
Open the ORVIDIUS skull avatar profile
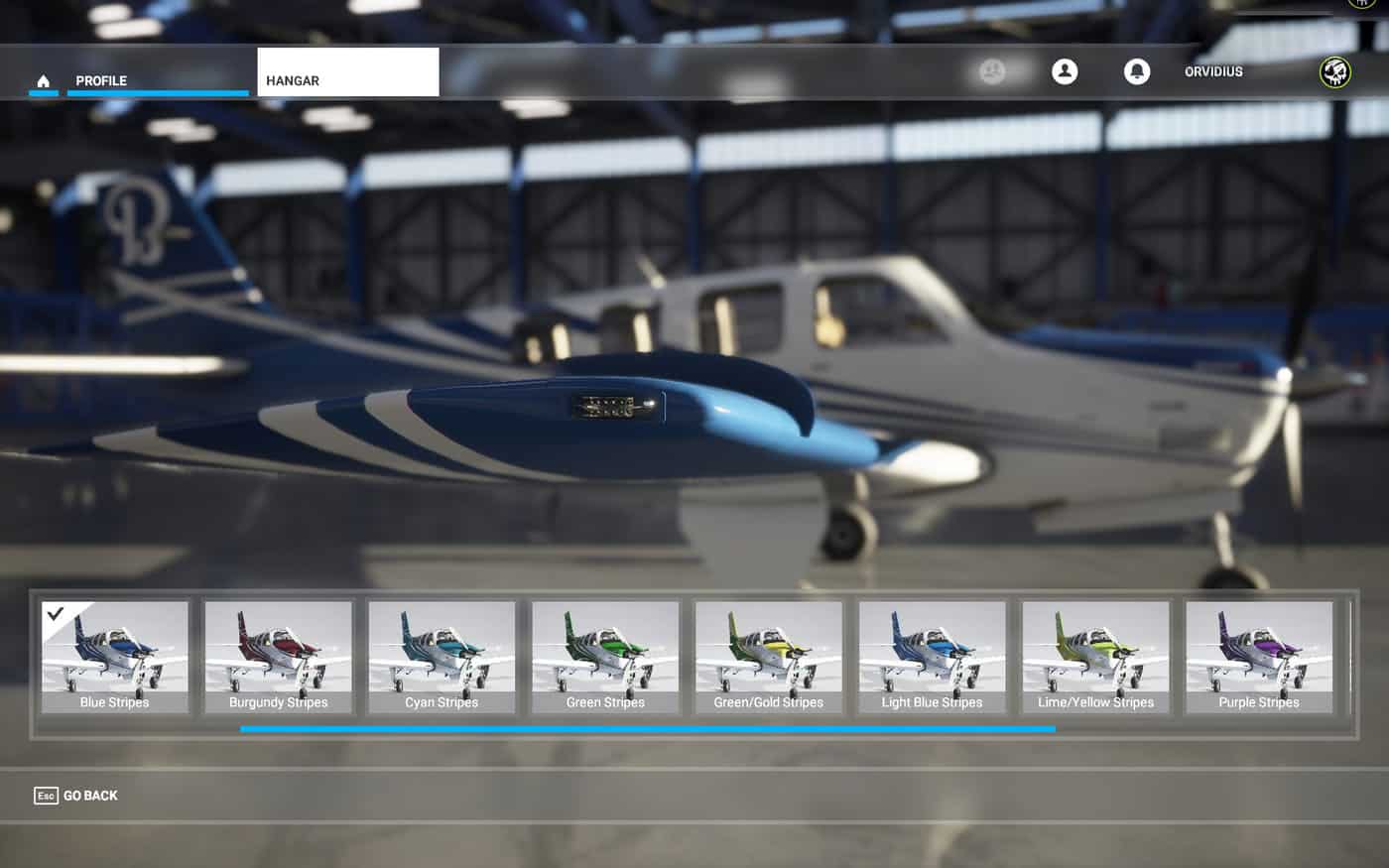pos(1334,71)
